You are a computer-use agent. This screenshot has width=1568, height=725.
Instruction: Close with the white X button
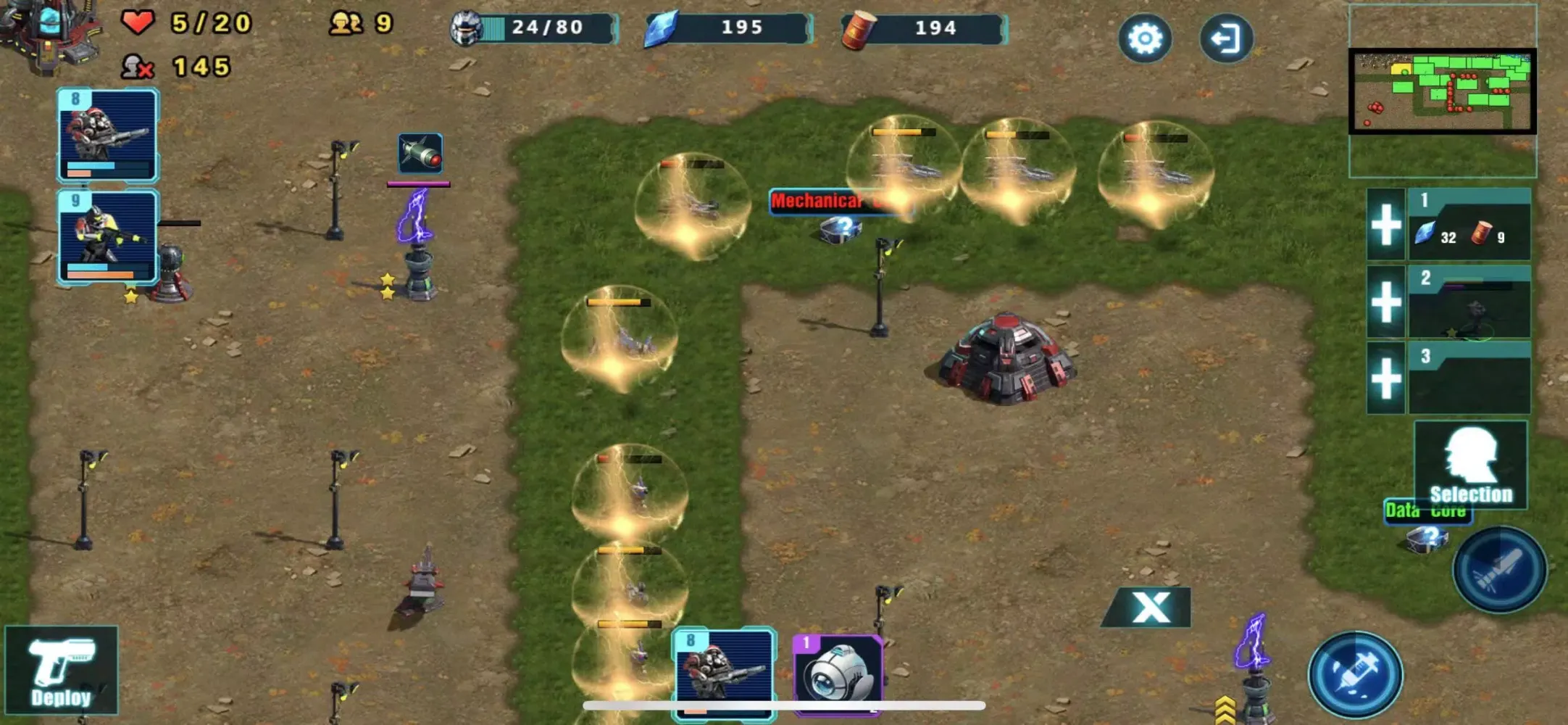click(1150, 607)
